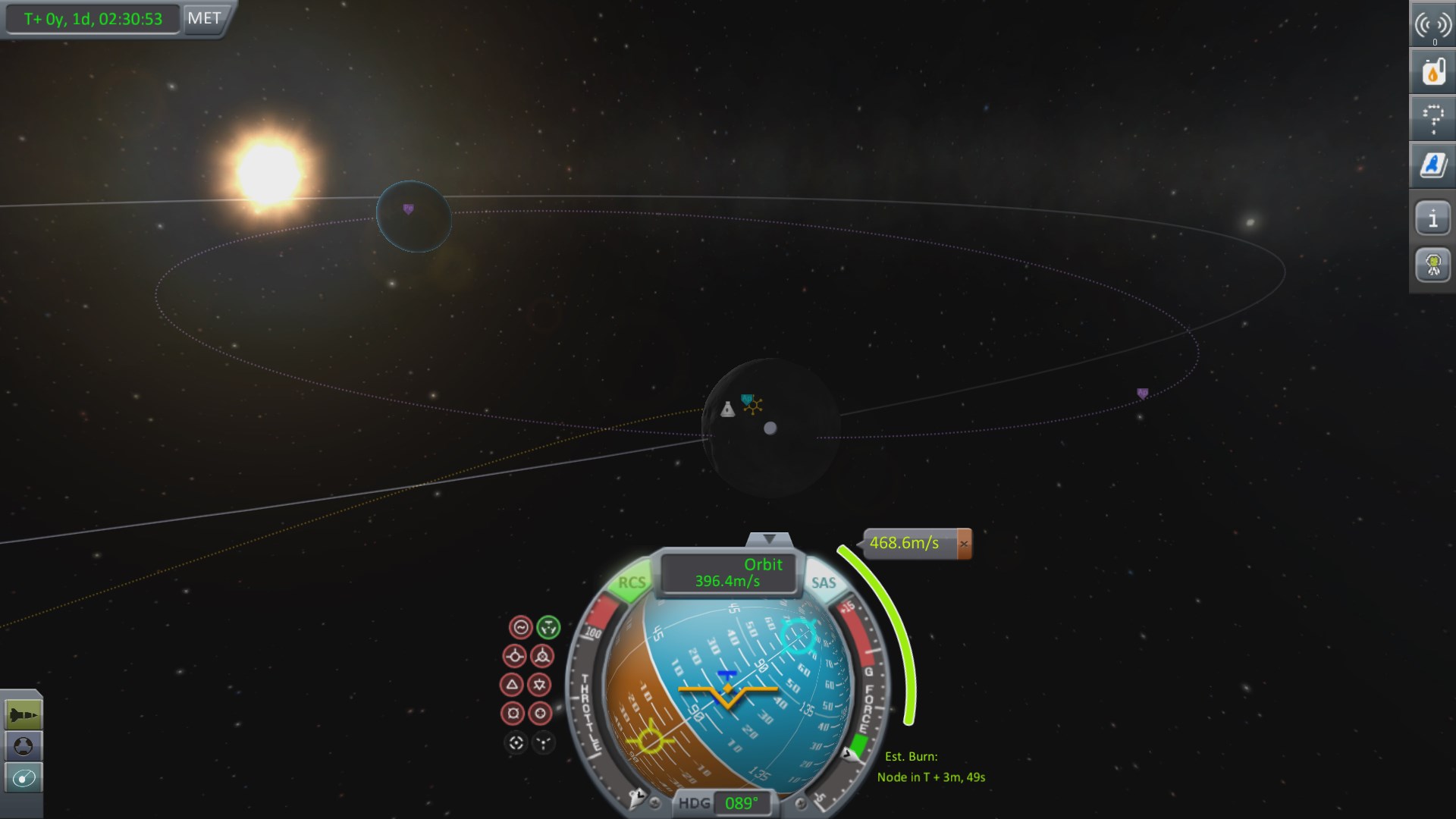Collapse the navball with its top arrow
Image resolution: width=1456 pixels, height=819 pixels.
point(770,540)
